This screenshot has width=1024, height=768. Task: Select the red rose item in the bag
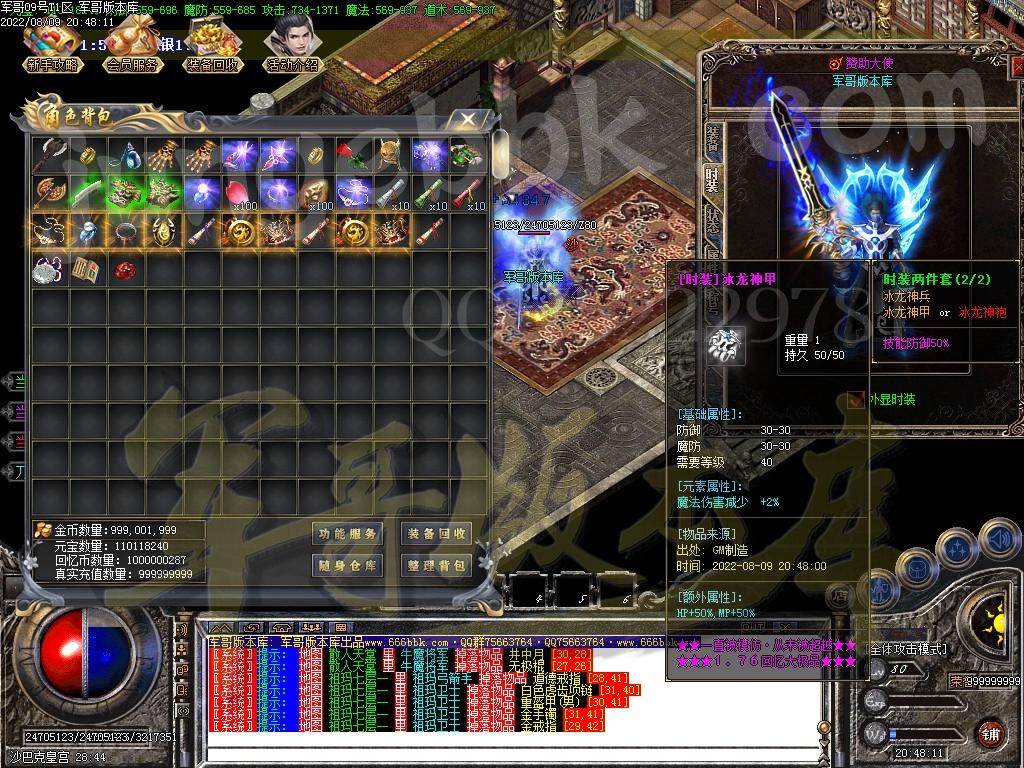pos(353,155)
